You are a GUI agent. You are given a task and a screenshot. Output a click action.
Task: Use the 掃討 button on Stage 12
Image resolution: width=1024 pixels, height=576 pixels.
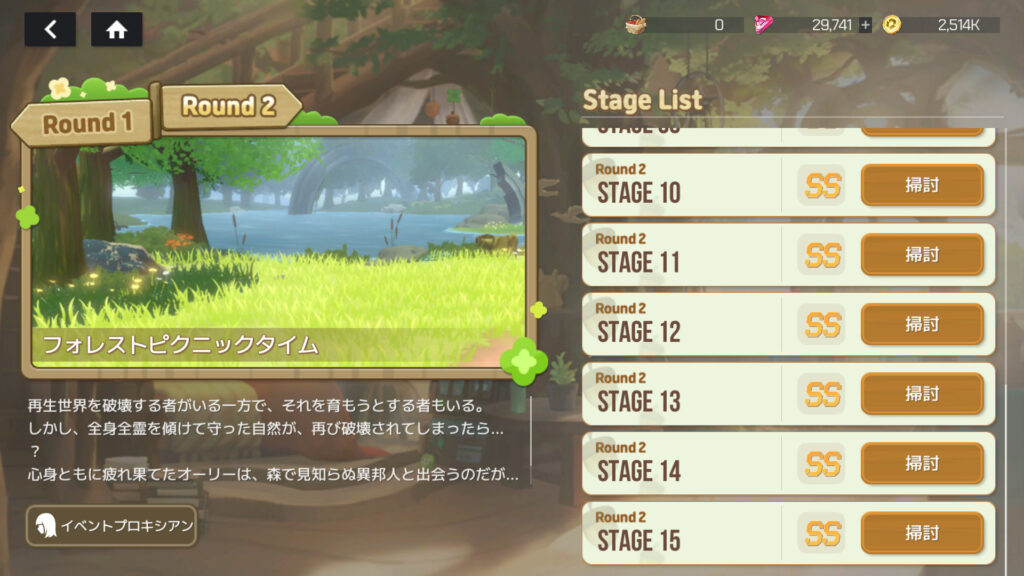point(922,324)
